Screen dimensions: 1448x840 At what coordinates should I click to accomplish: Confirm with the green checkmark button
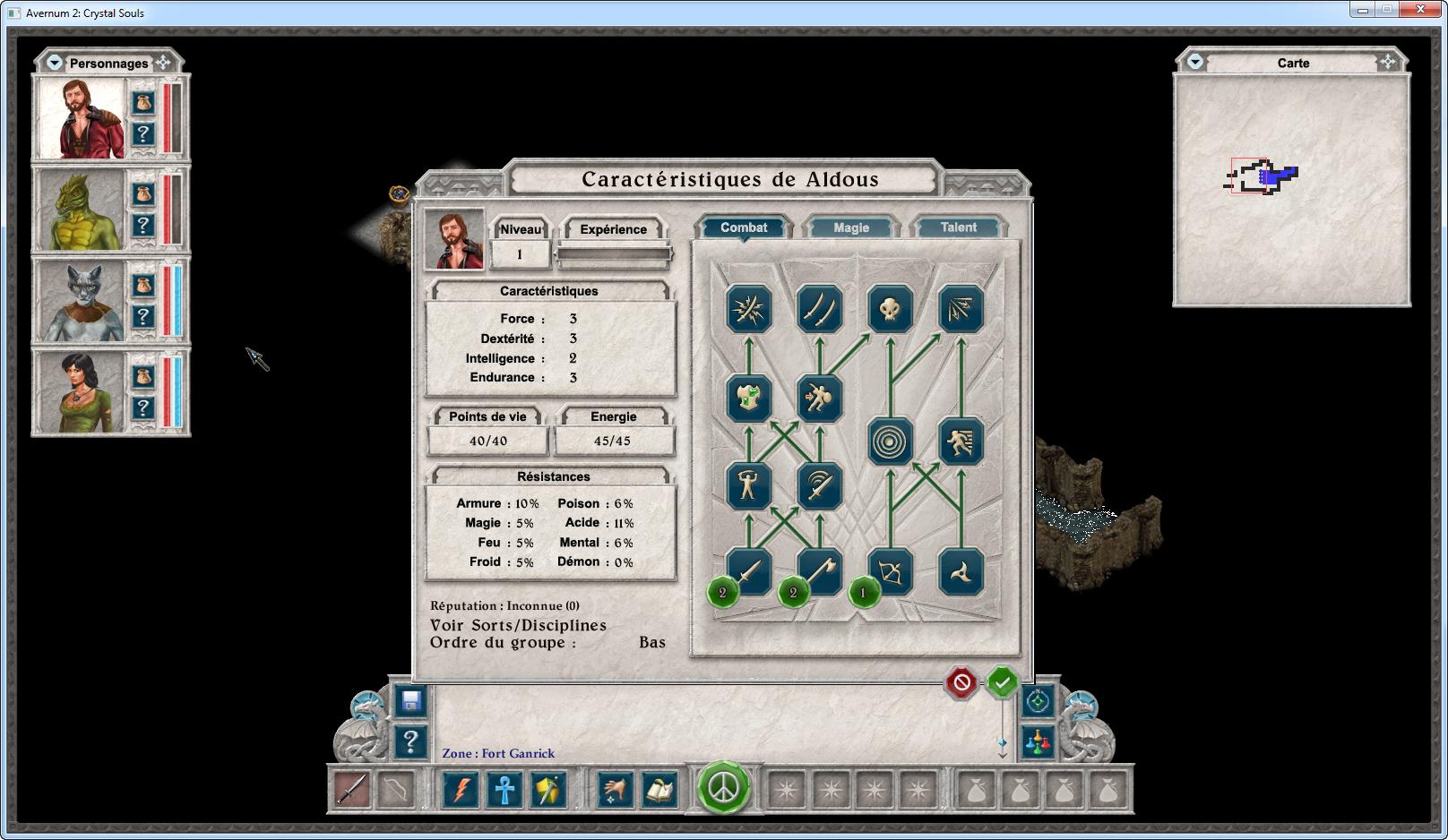pos(1002,683)
